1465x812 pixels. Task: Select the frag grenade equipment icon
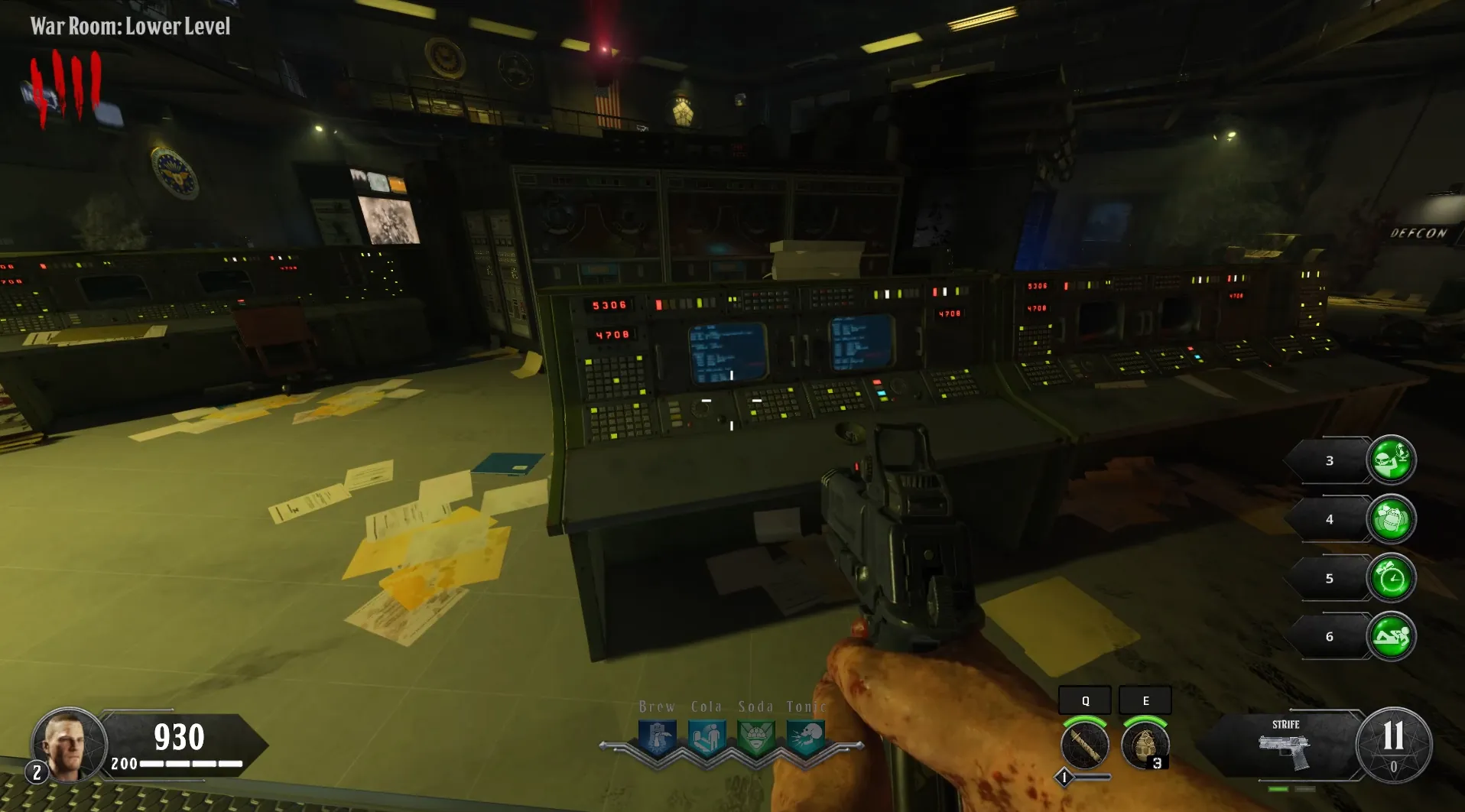point(1145,745)
